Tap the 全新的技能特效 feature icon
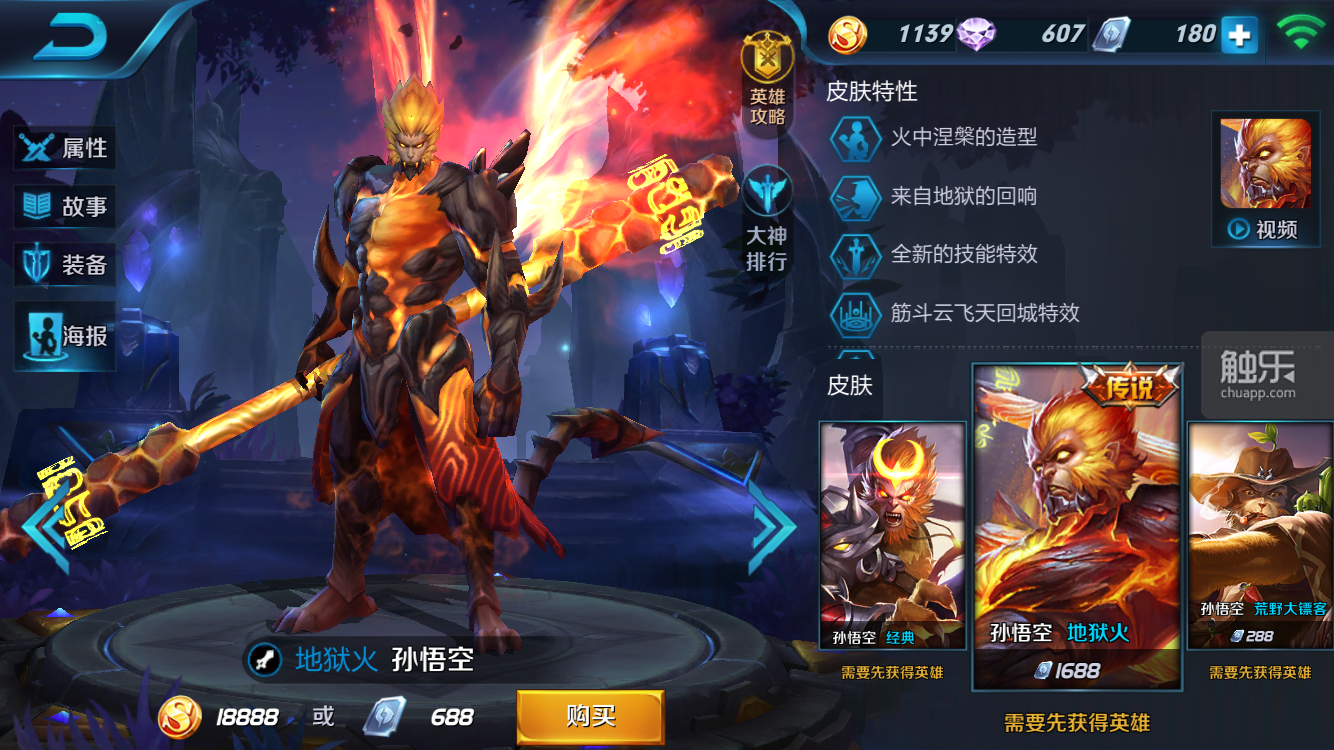The height and width of the screenshot is (750, 1334). (x=856, y=255)
